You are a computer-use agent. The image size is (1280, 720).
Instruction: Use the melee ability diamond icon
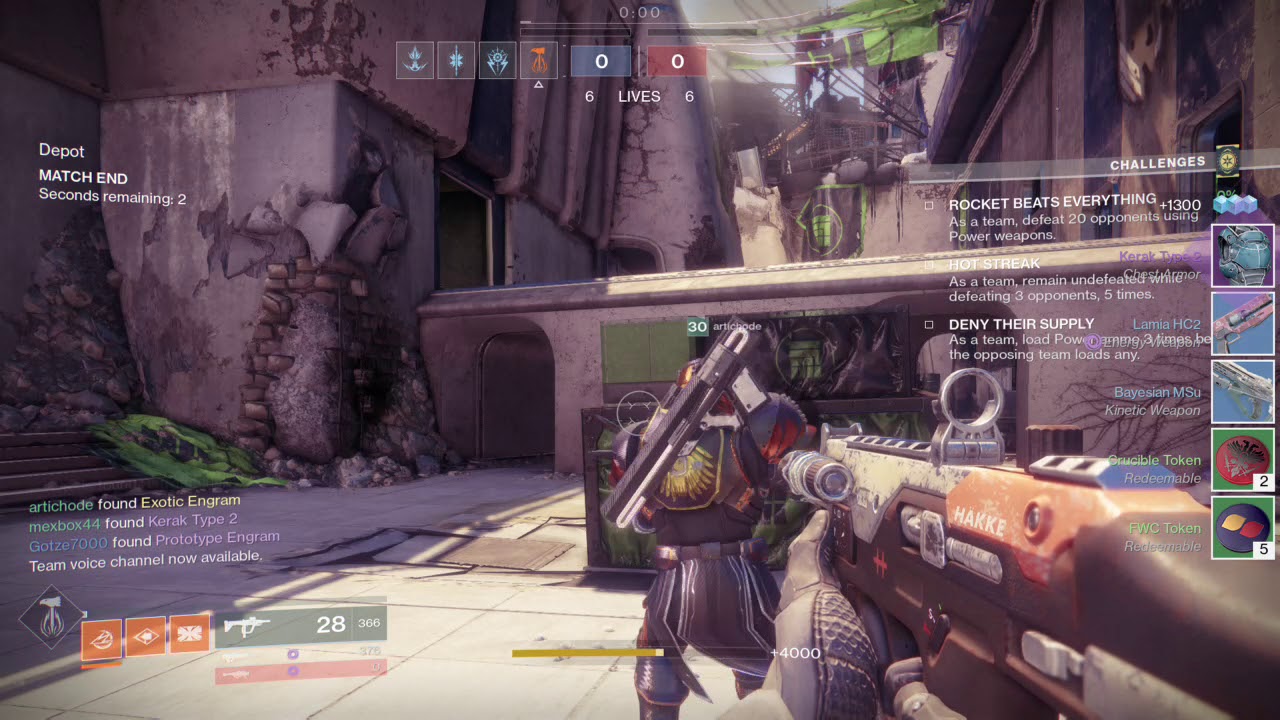(146, 635)
